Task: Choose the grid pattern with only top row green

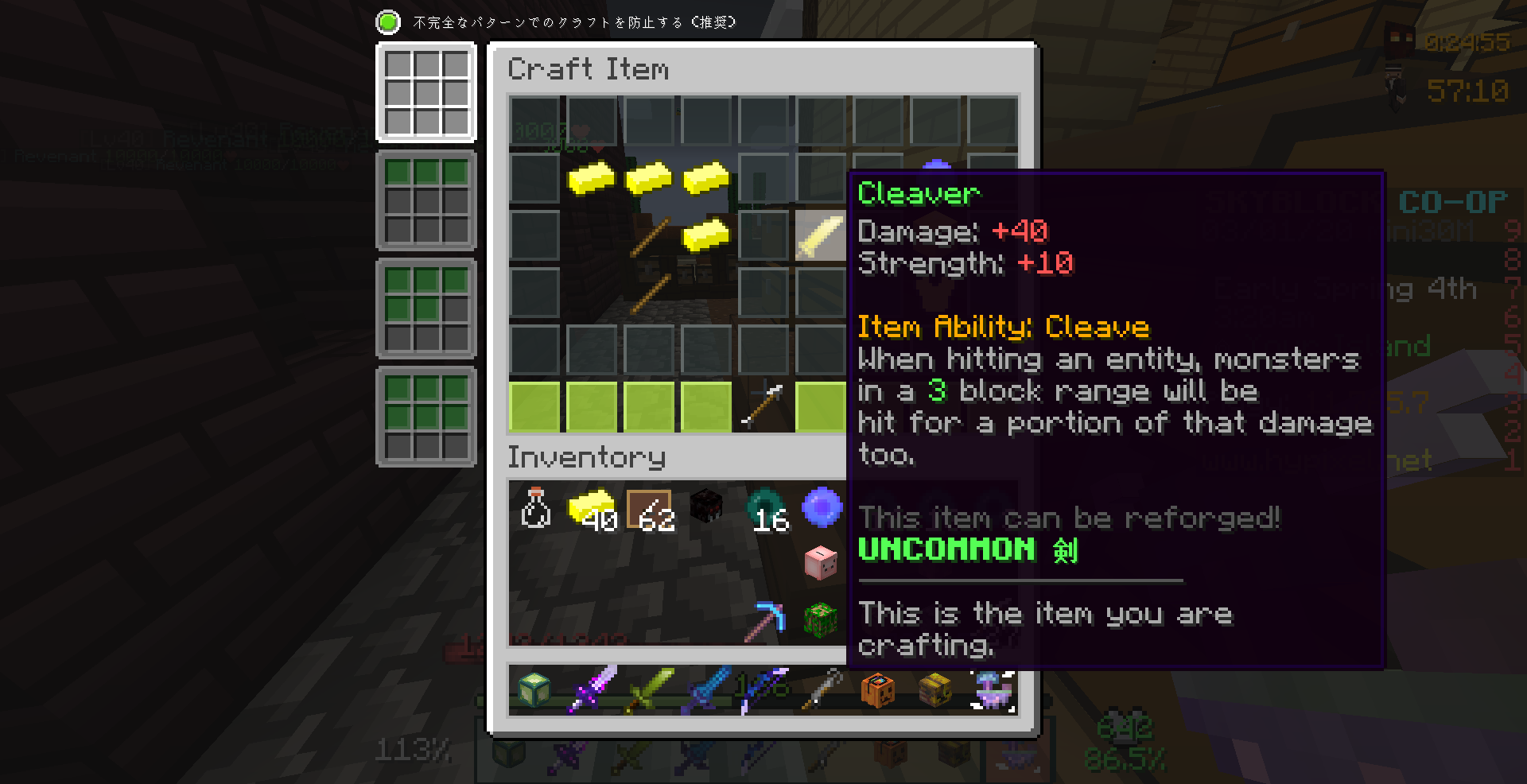Action: [x=426, y=200]
